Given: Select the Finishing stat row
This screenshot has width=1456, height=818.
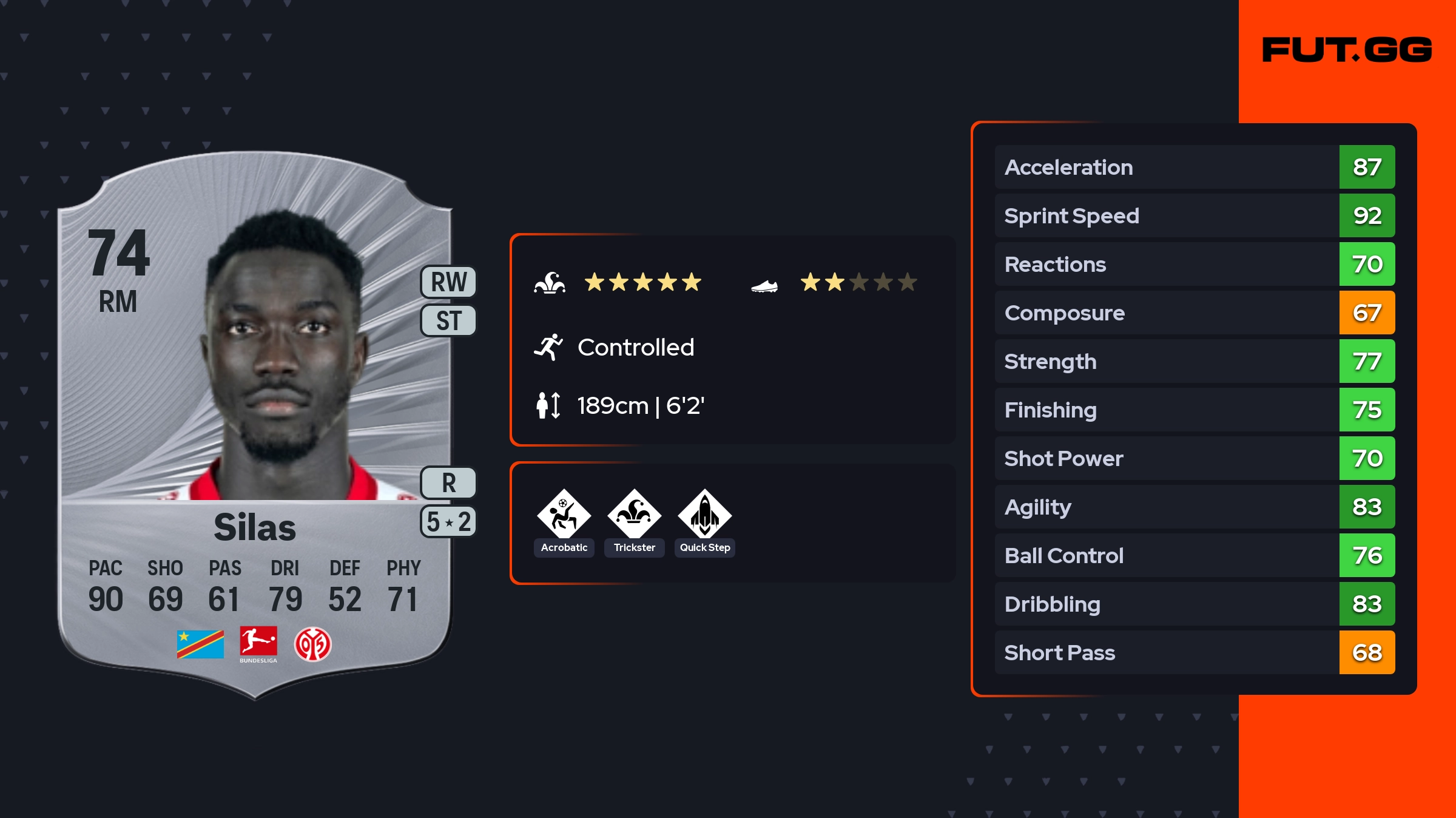Looking at the screenshot, I should click(x=1195, y=410).
